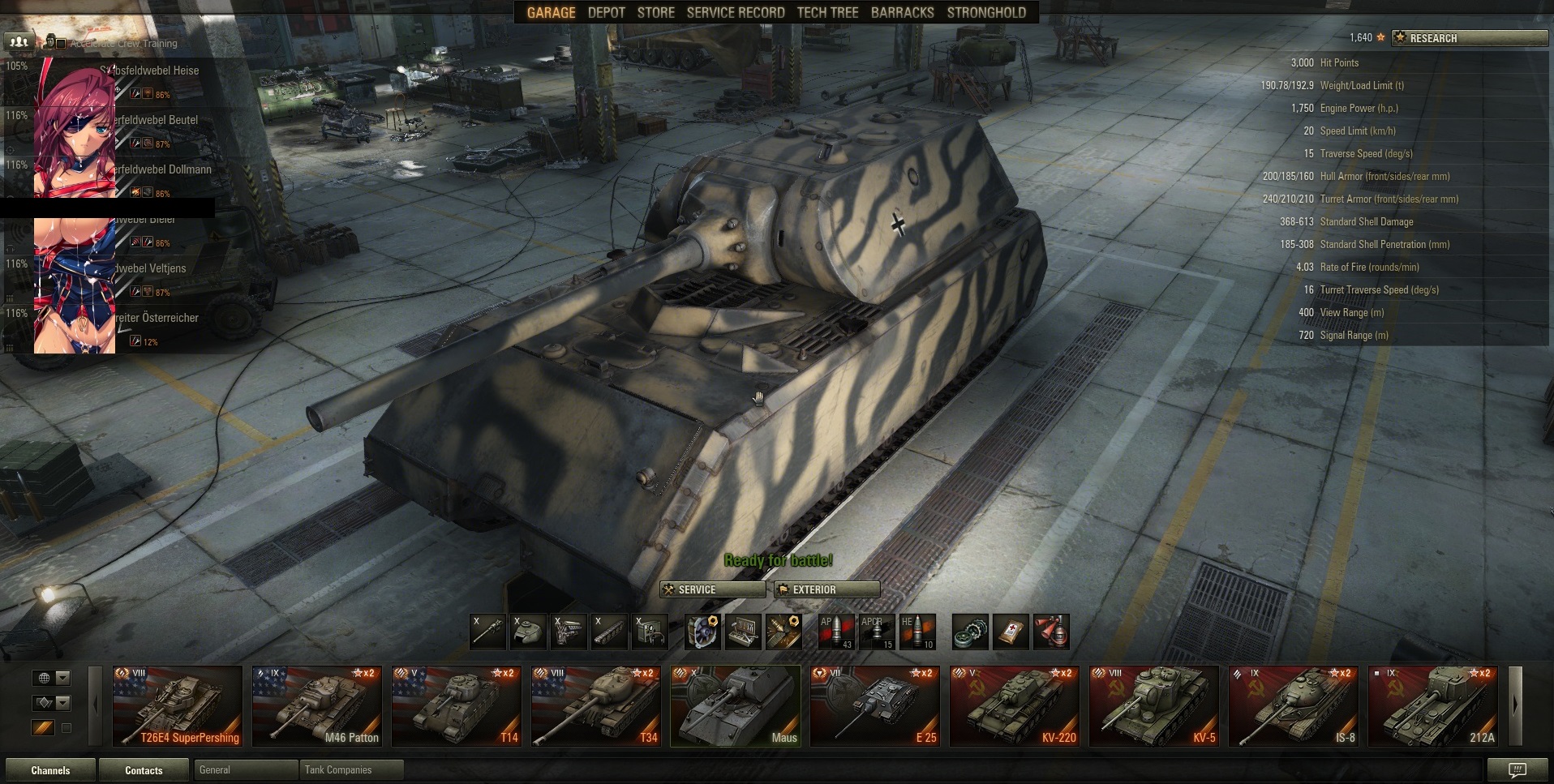The image size is (1554, 784).
Task: Choose the 212A artillery vehicle
Action: coord(1433,705)
